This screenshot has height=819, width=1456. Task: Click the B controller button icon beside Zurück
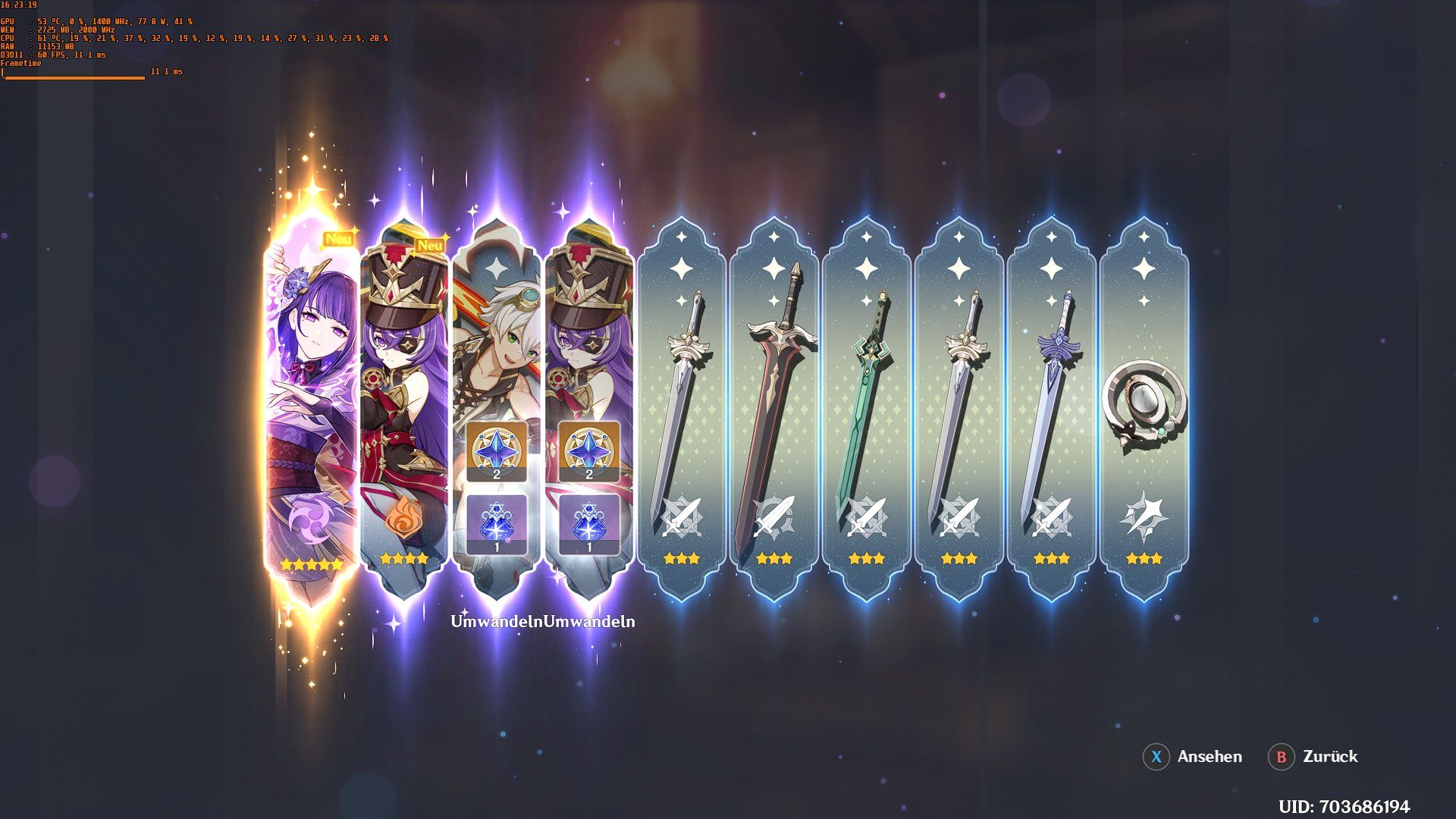[1282, 757]
